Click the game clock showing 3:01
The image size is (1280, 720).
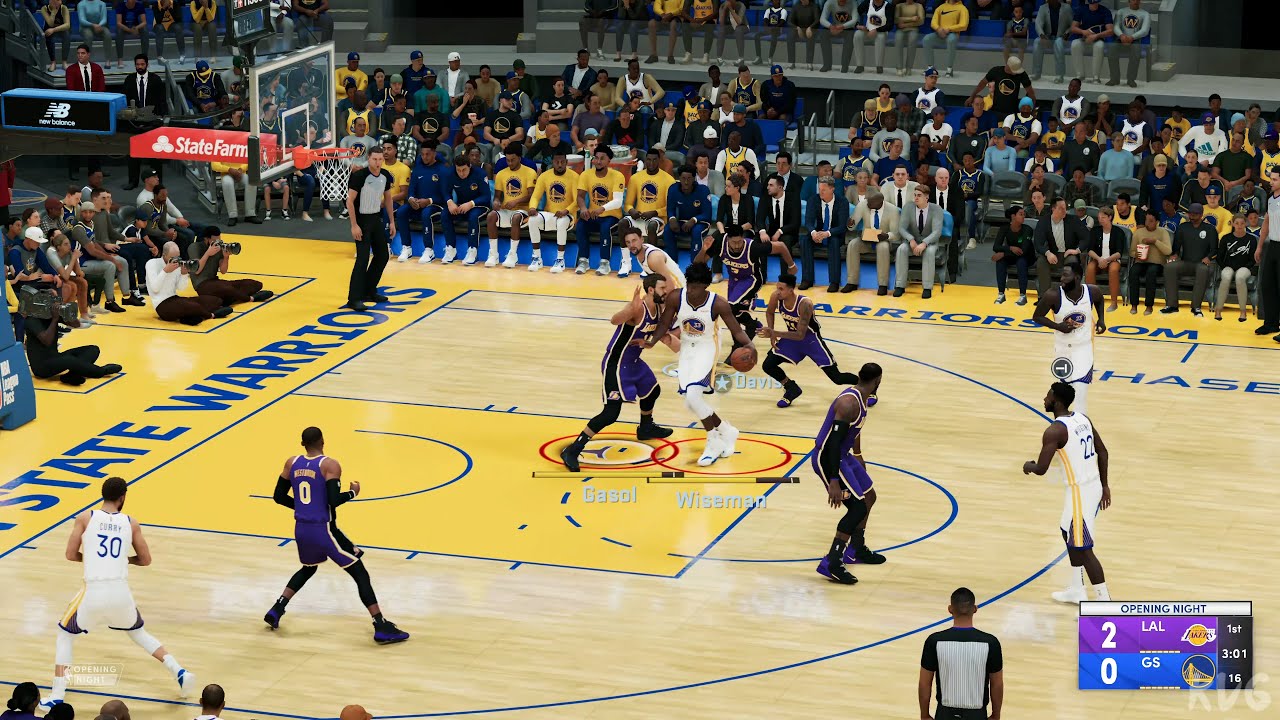1235,653
